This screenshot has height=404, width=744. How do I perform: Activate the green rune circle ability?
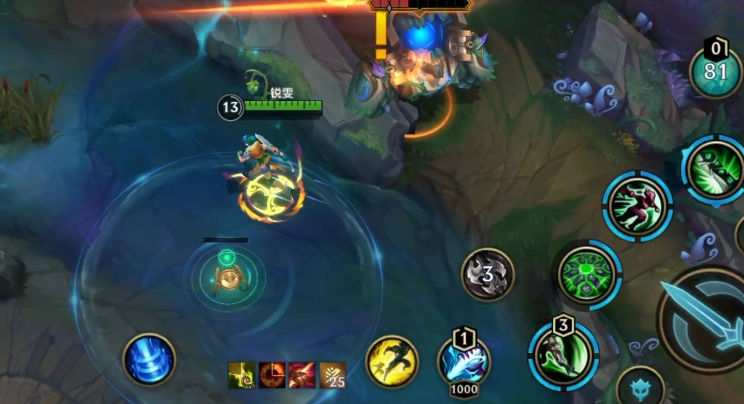click(589, 274)
